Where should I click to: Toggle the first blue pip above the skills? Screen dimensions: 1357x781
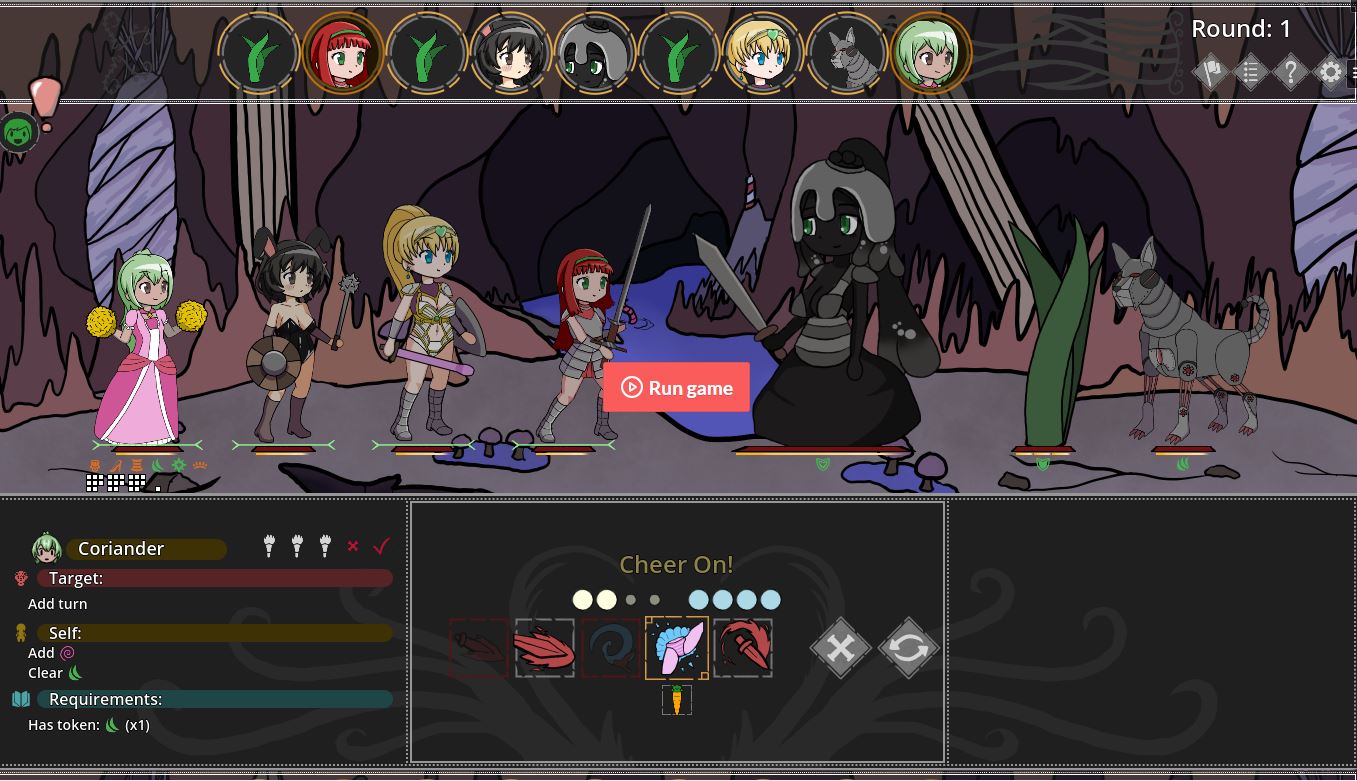699,599
